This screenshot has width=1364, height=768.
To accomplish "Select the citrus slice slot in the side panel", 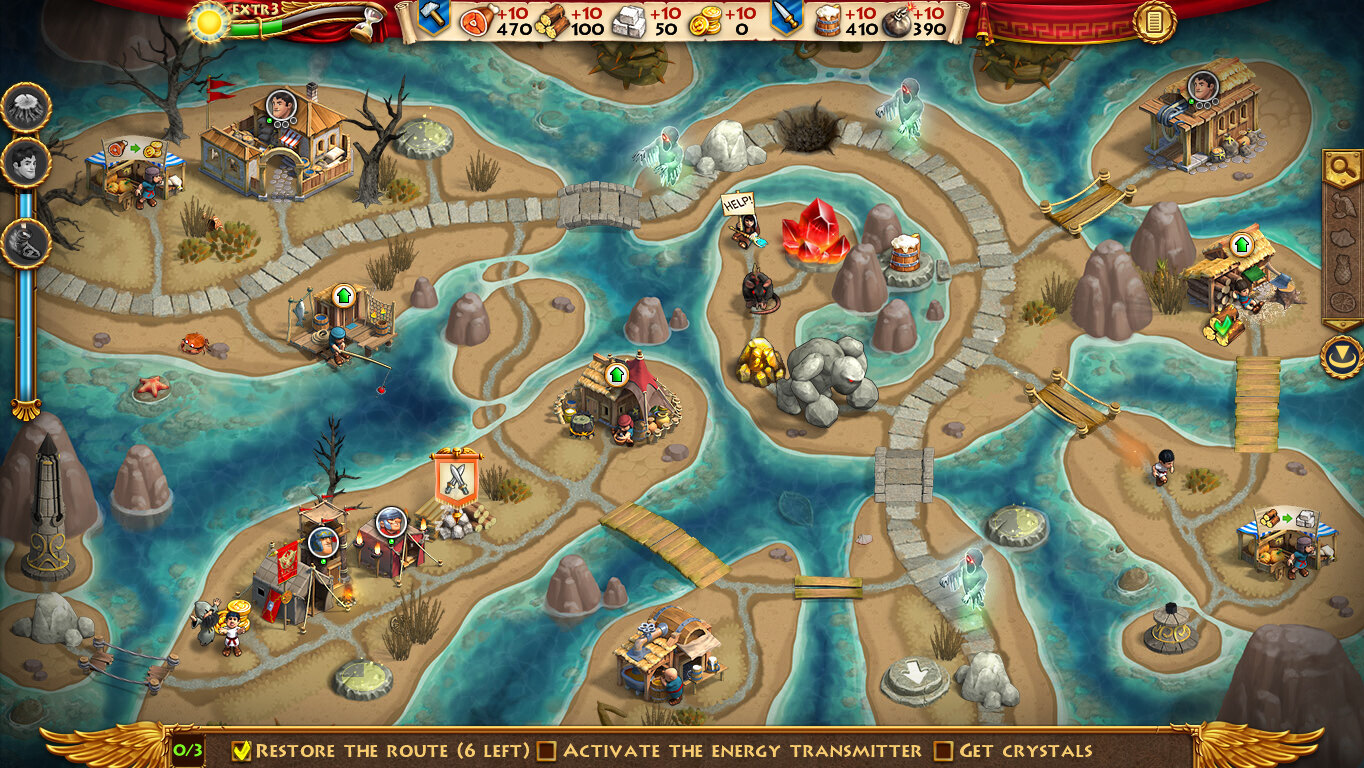I will (x=1341, y=301).
